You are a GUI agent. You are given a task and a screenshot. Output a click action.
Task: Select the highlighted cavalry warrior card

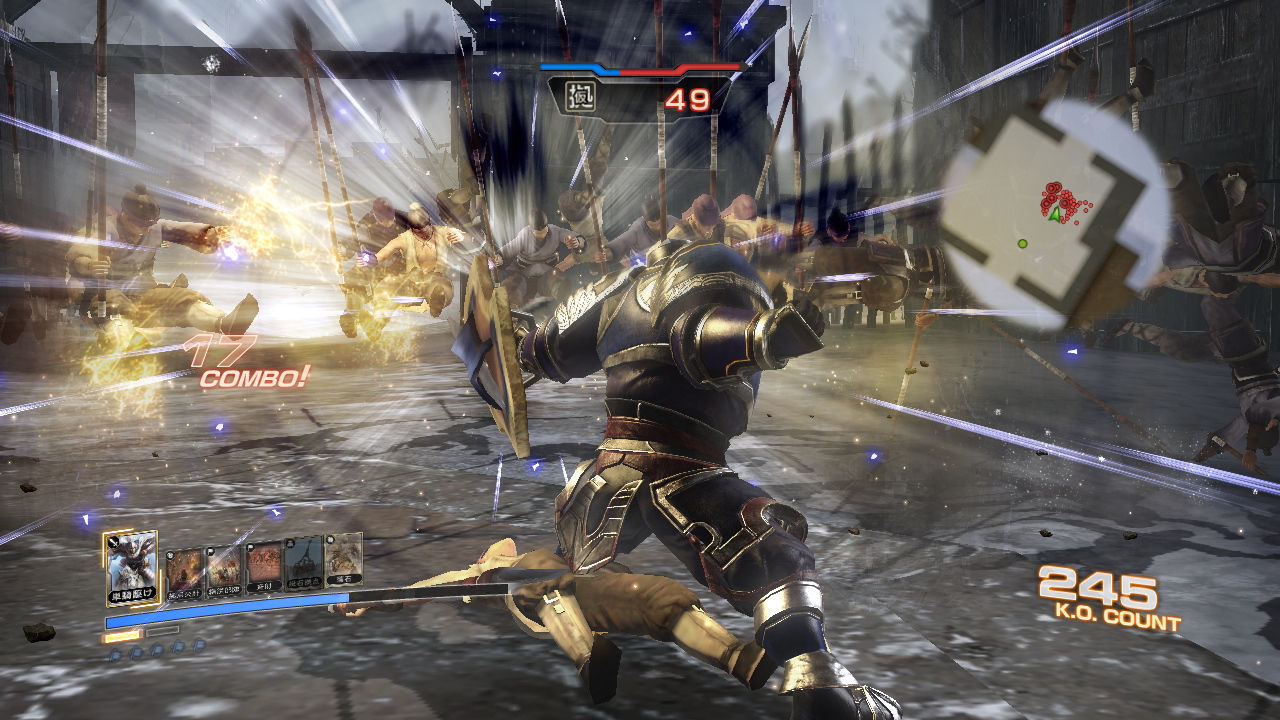pos(131,566)
